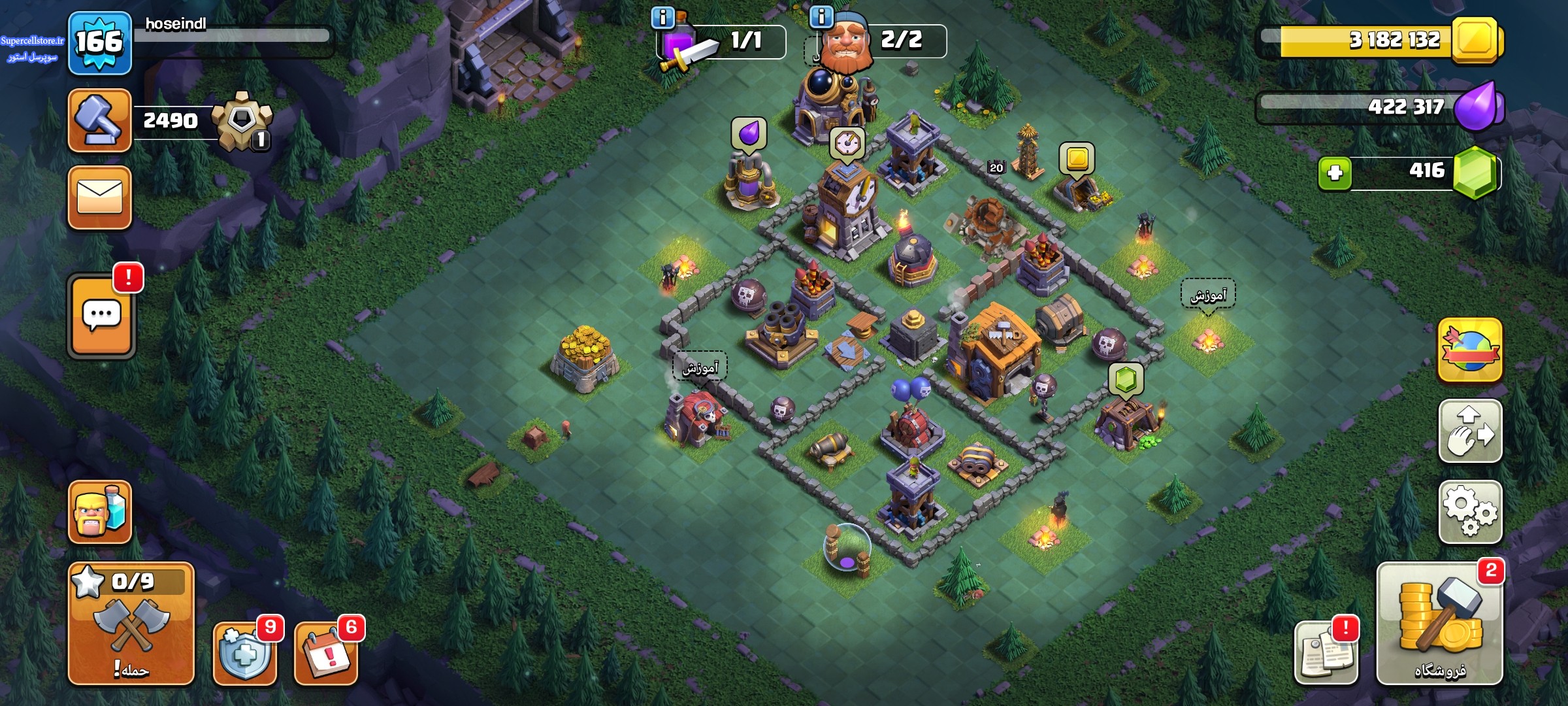Enter layout edit mode hand button
1568x706 pixels.
[x=1470, y=431]
